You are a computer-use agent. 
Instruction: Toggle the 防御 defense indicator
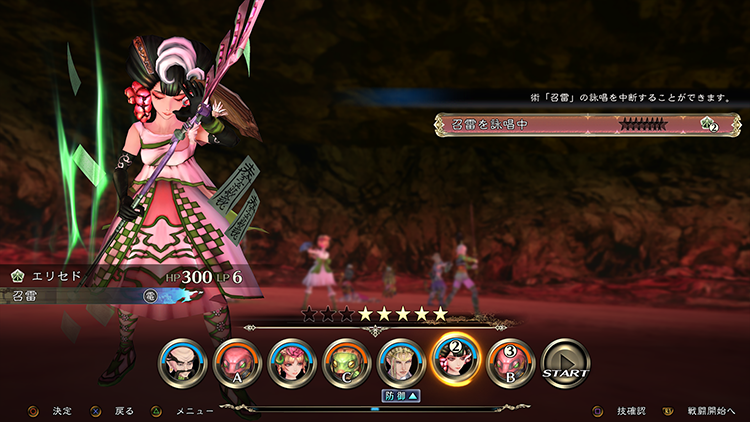[402, 396]
